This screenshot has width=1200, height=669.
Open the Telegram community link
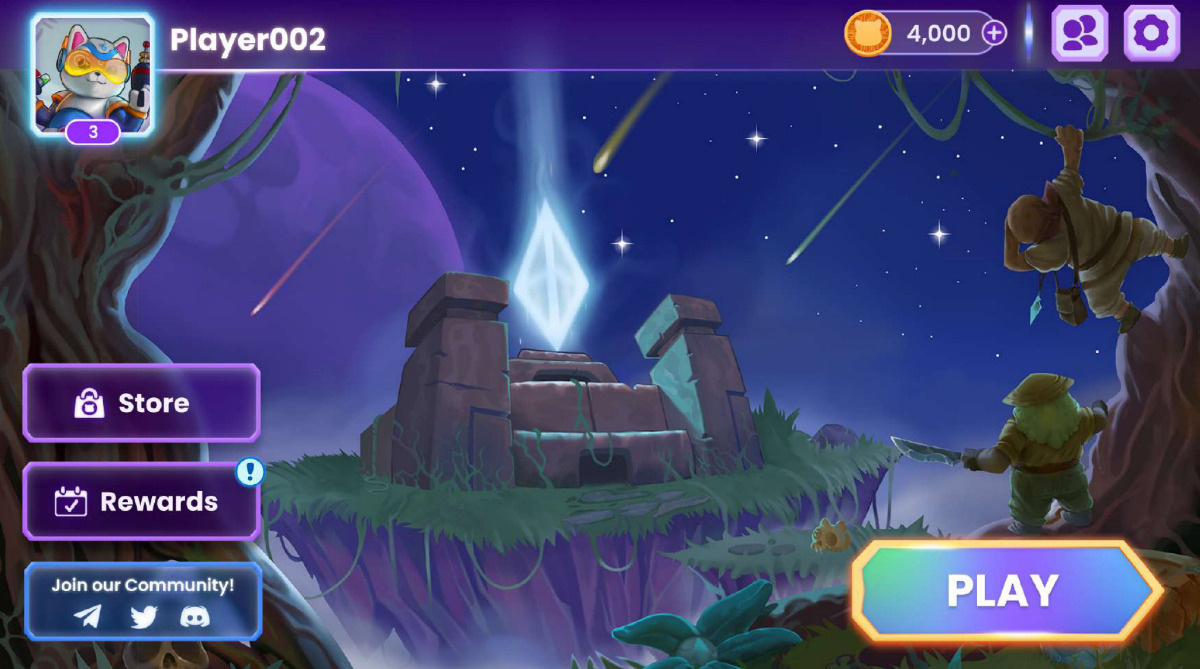[88, 616]
